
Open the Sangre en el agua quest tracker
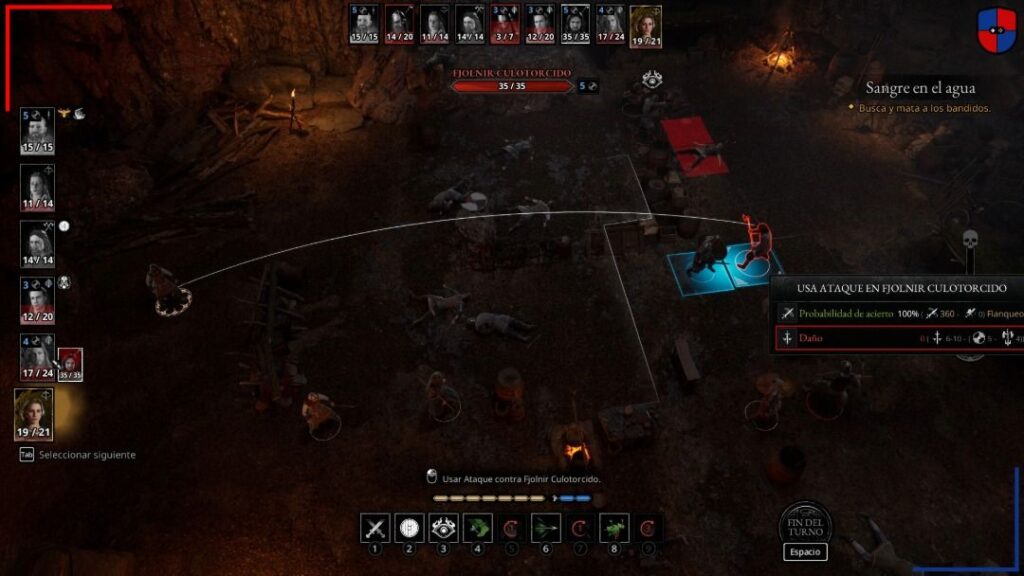[920, 88]
